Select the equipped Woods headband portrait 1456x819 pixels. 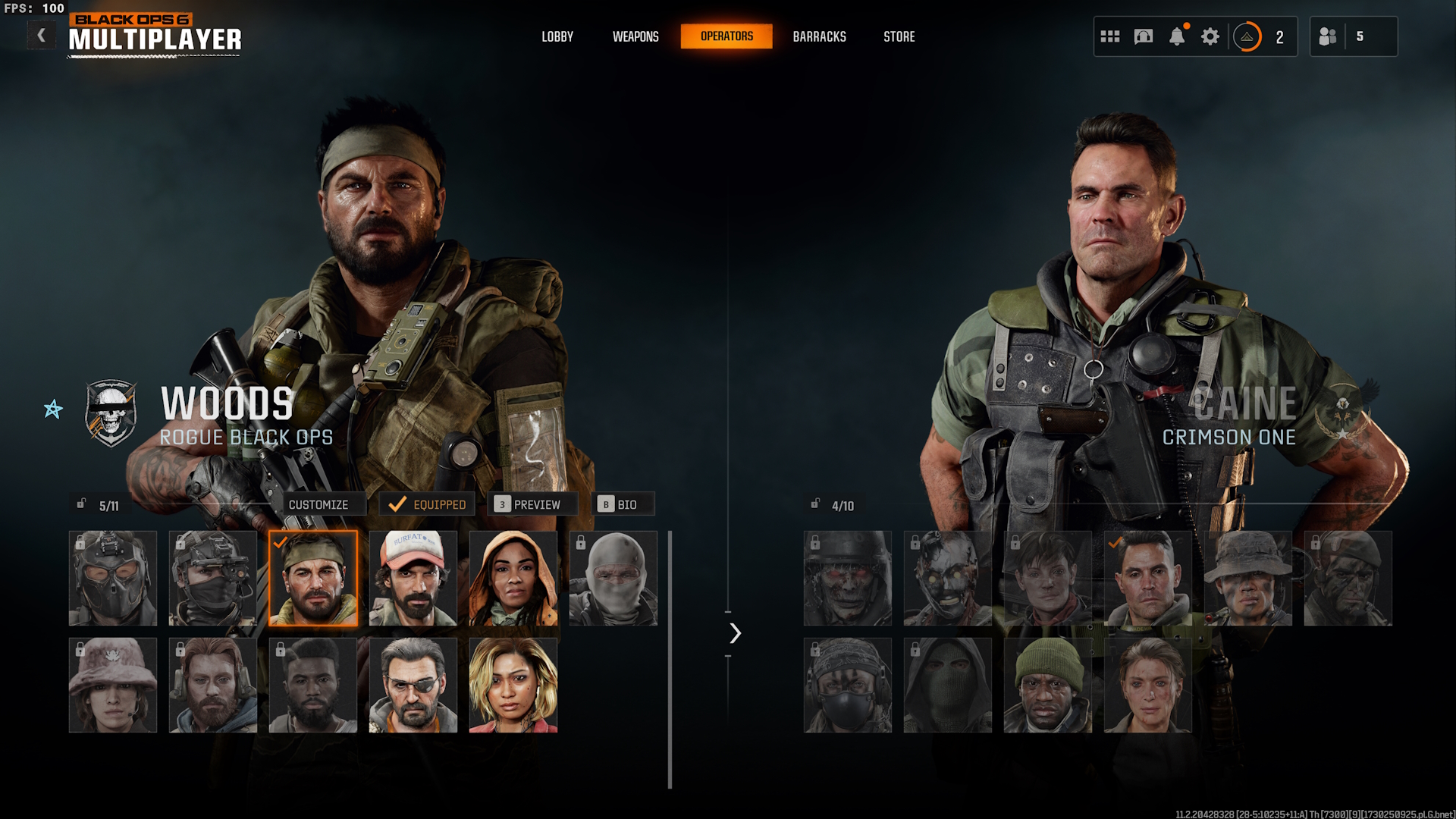click(x=313, y=579)
